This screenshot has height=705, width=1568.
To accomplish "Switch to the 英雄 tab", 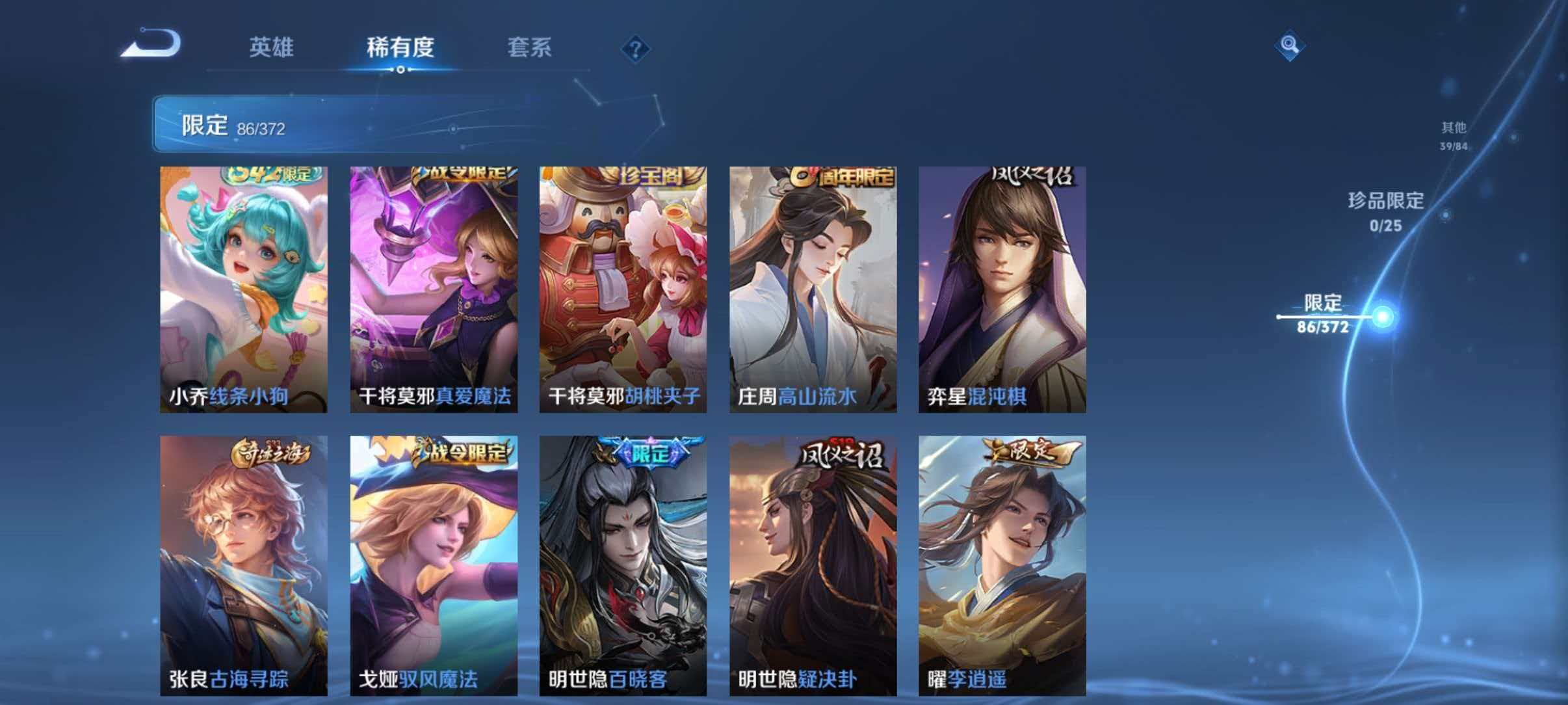I will (x=270, y=47).
